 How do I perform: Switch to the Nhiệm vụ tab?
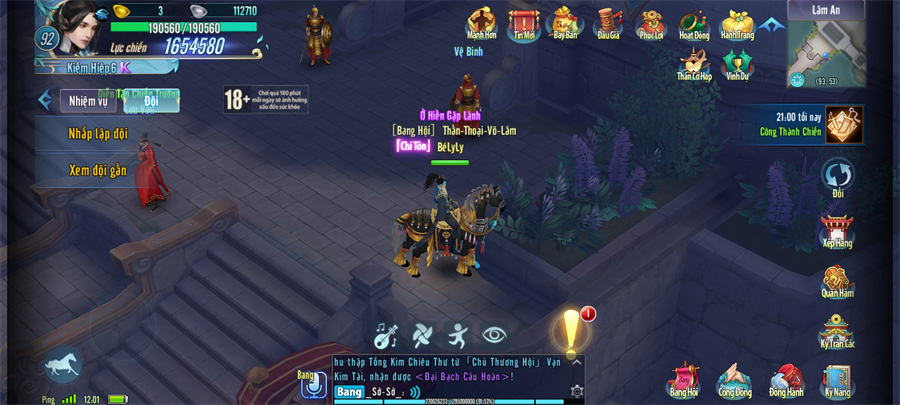[x=88, y=101]
